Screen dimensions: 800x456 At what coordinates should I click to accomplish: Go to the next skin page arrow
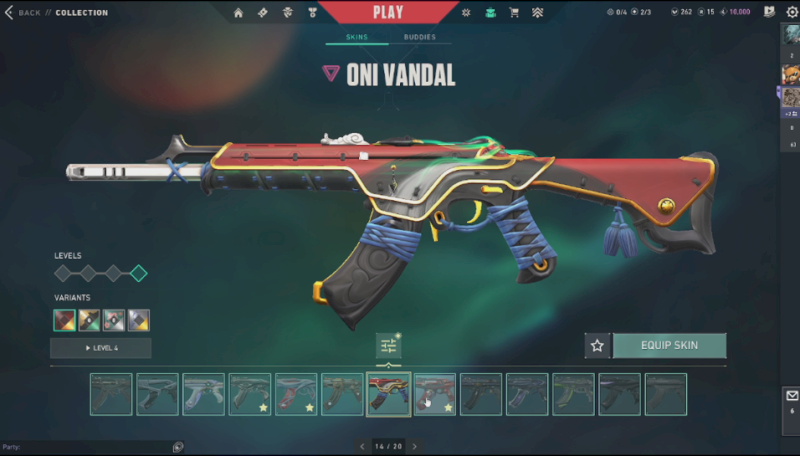[x=415, y=446]
